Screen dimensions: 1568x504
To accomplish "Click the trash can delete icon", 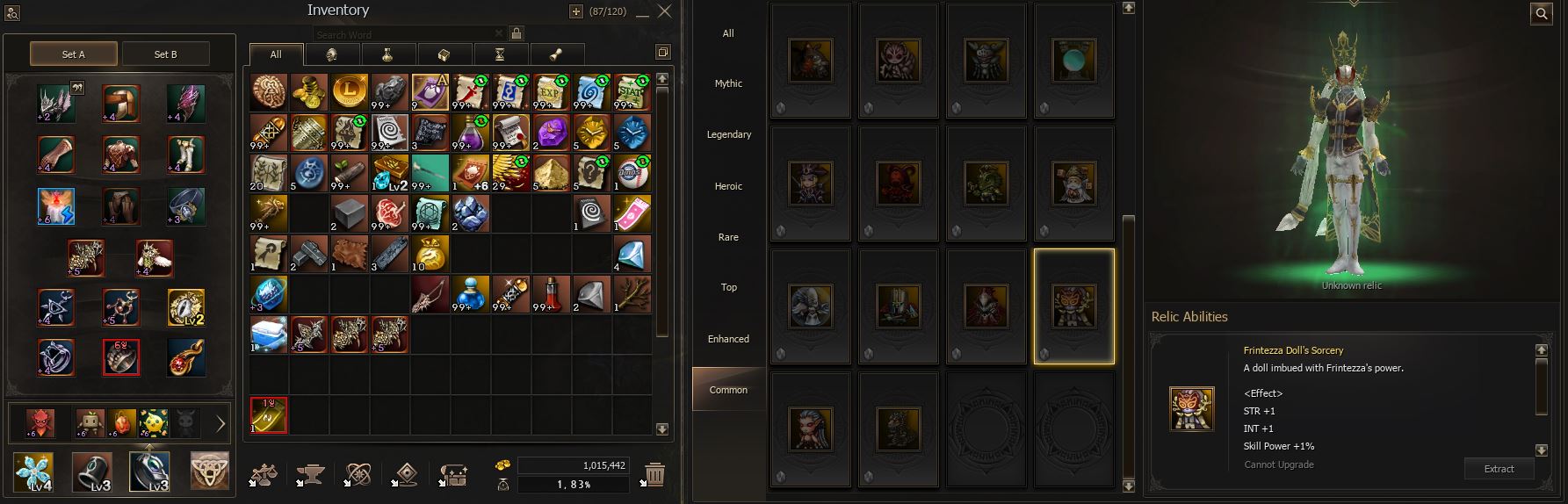I will 654,474.
